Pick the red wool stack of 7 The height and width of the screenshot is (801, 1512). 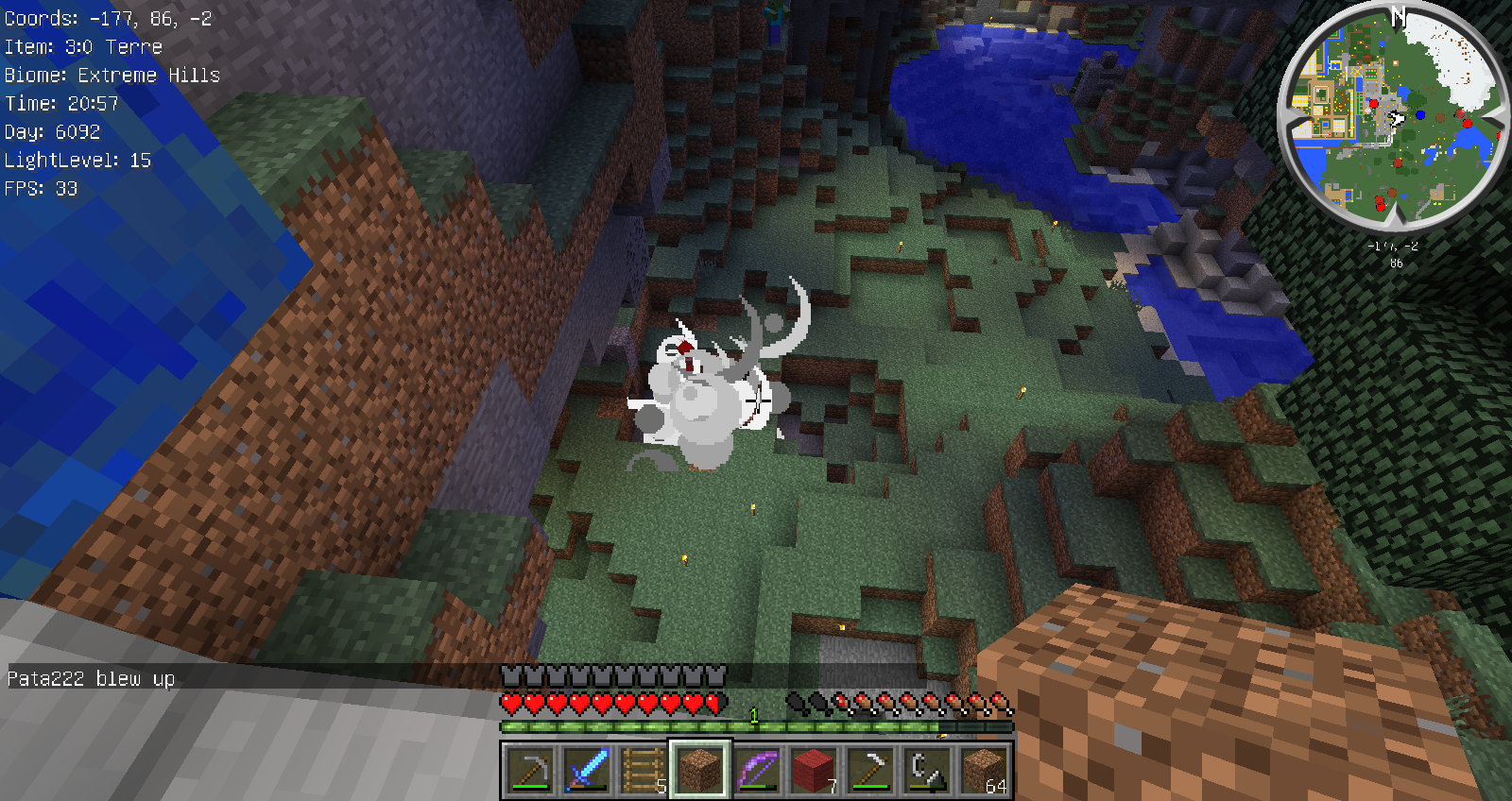click(814, 770)
